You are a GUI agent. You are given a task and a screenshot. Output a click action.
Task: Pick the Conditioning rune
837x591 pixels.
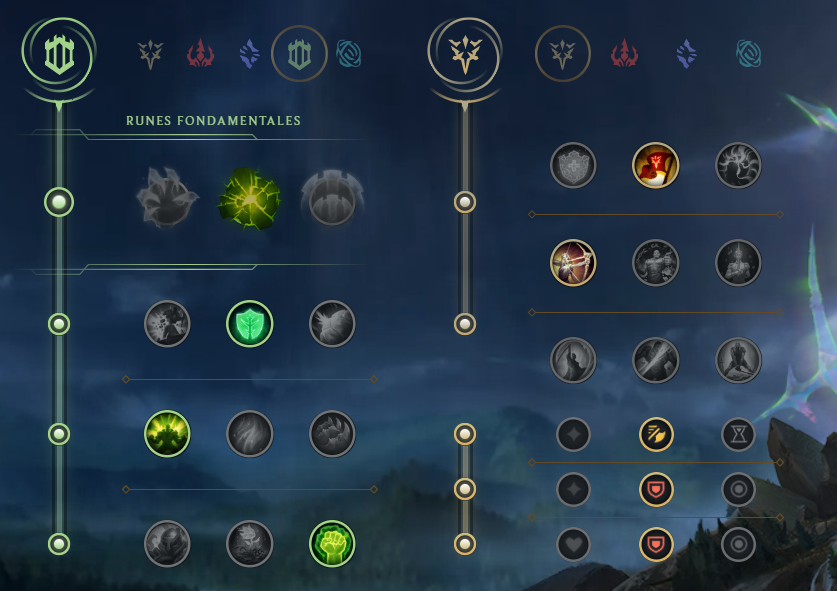167,434
